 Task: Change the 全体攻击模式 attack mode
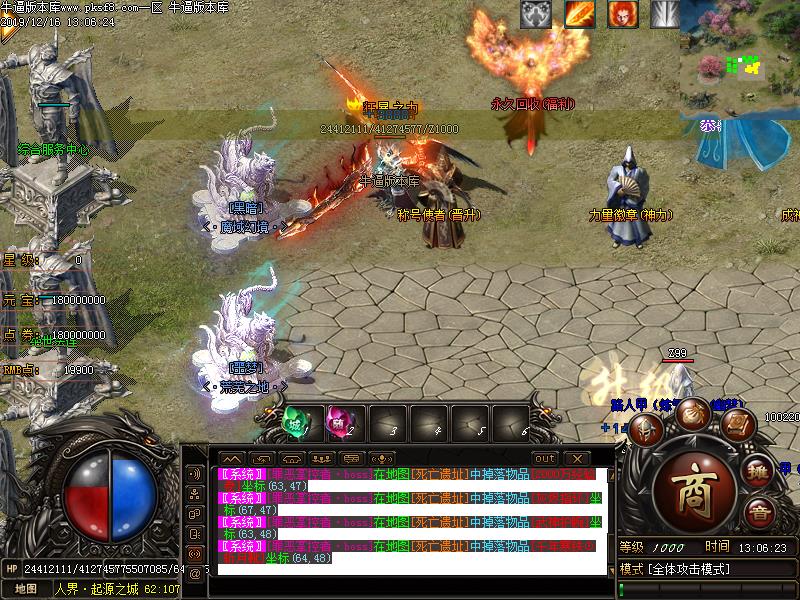coord(680,569)
